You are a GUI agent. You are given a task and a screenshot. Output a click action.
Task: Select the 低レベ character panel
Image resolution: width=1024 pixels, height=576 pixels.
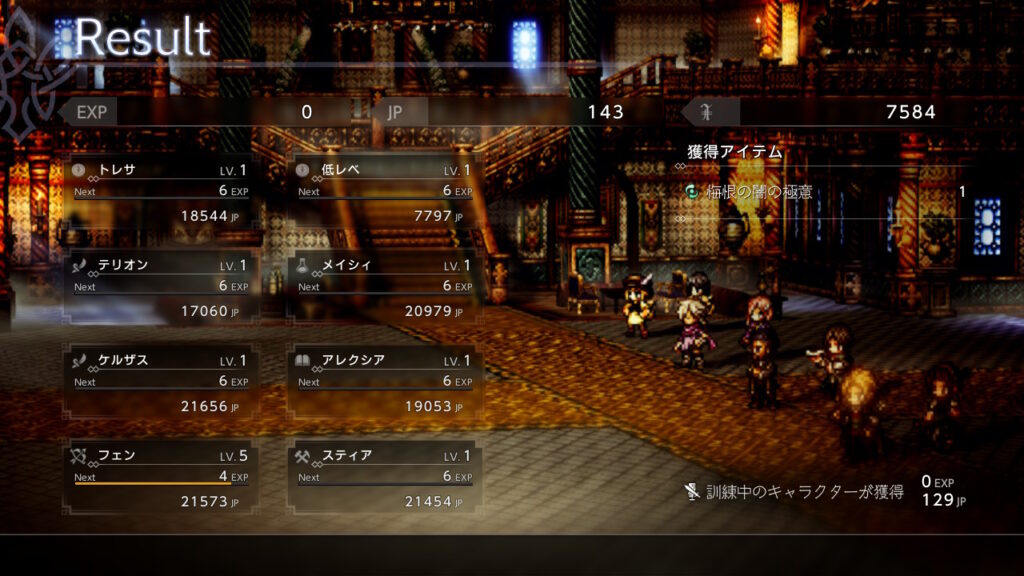[x=384, y=192]
